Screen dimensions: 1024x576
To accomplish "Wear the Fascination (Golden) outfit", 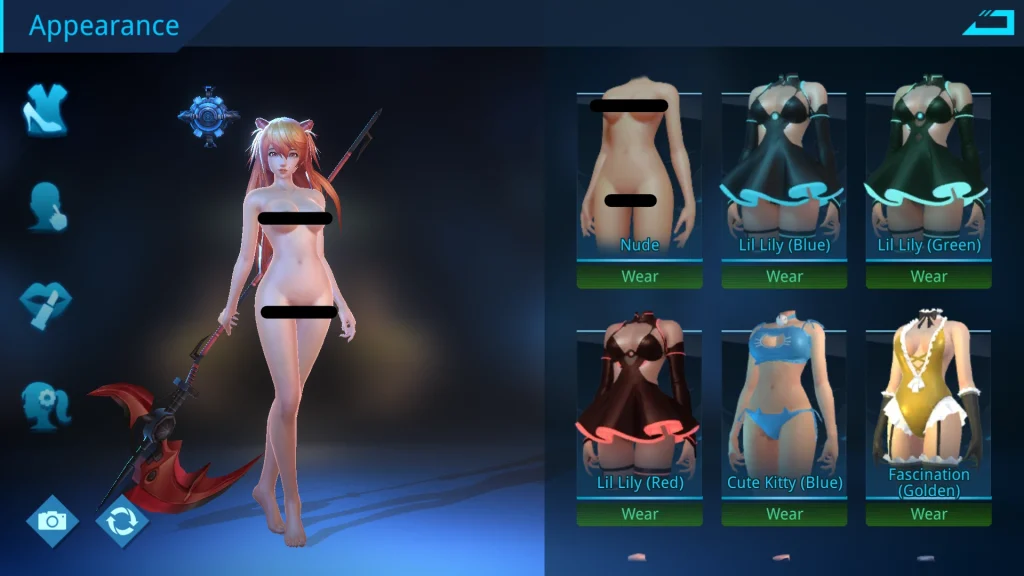I will click(x=928, y=514).
